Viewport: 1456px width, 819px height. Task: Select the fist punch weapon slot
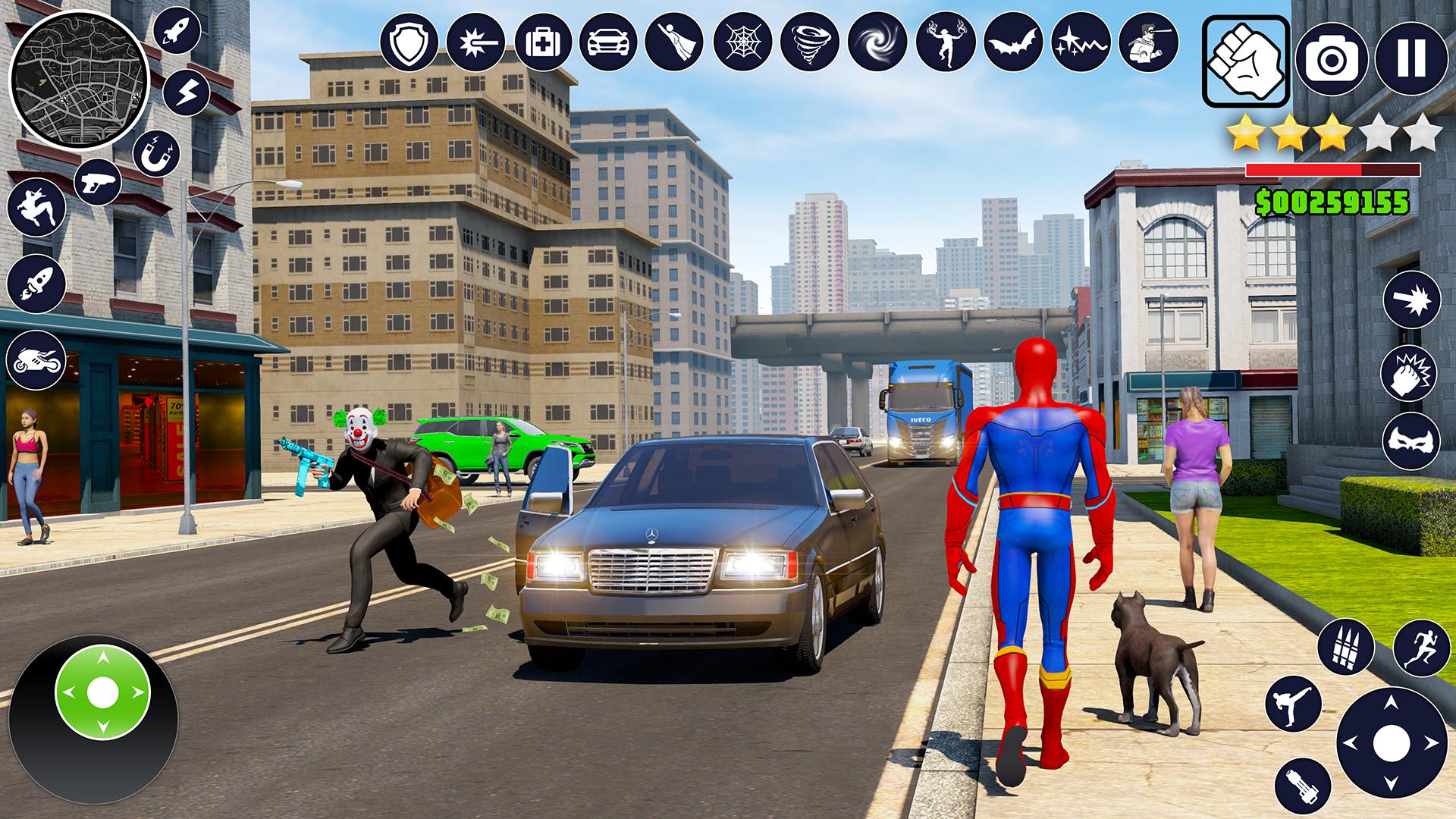[x=1246, y=61]
